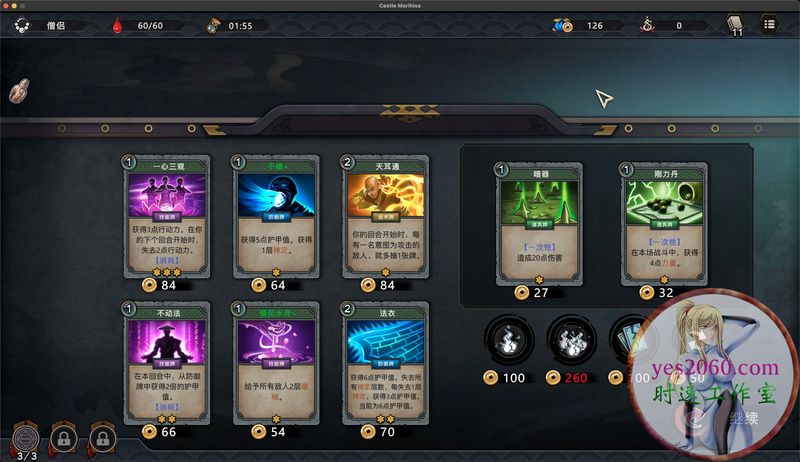Open the deck icon showing 11 cards
The image size is (800, 462).
(735, 26)
